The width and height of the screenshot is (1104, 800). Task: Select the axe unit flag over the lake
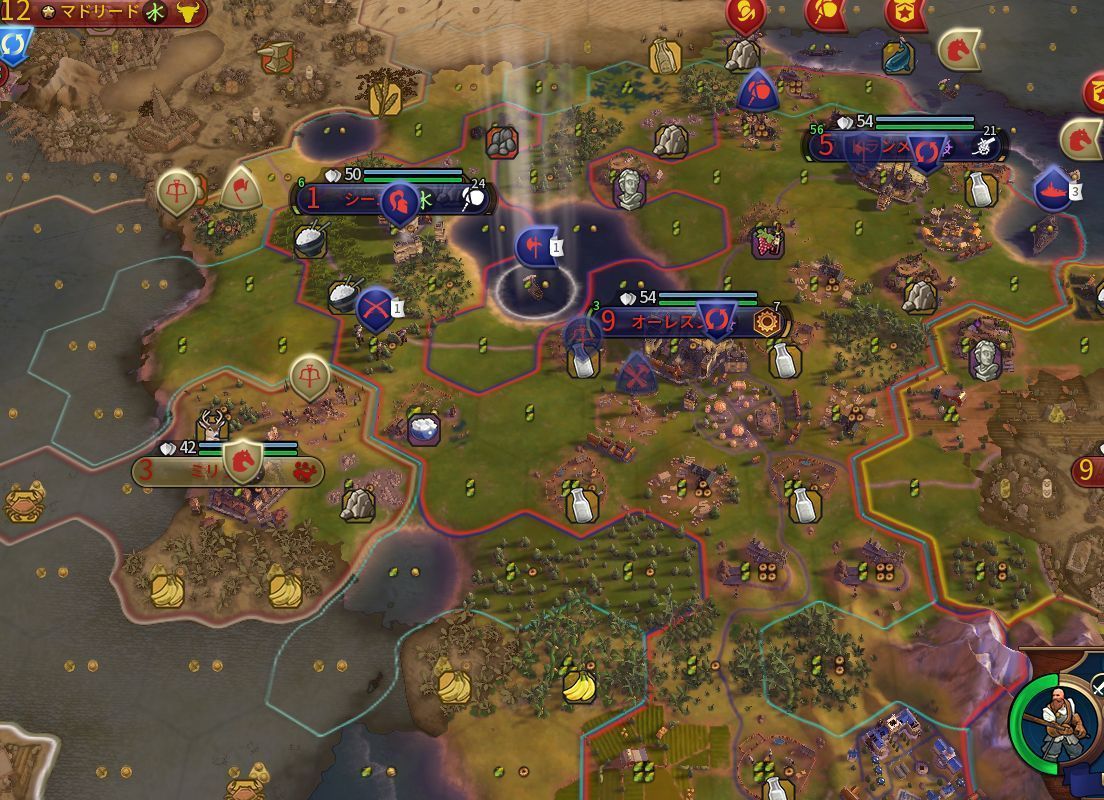click(533, 246)
